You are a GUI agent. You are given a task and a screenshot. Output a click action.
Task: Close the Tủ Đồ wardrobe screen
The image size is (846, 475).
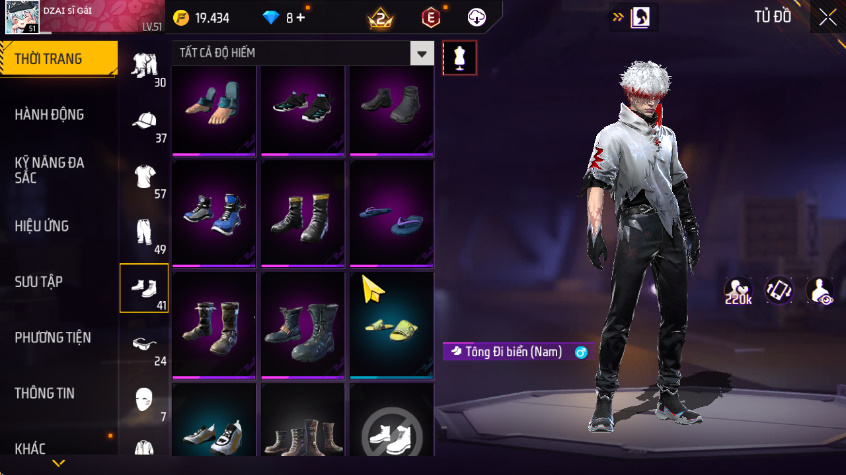click(827, 17)
